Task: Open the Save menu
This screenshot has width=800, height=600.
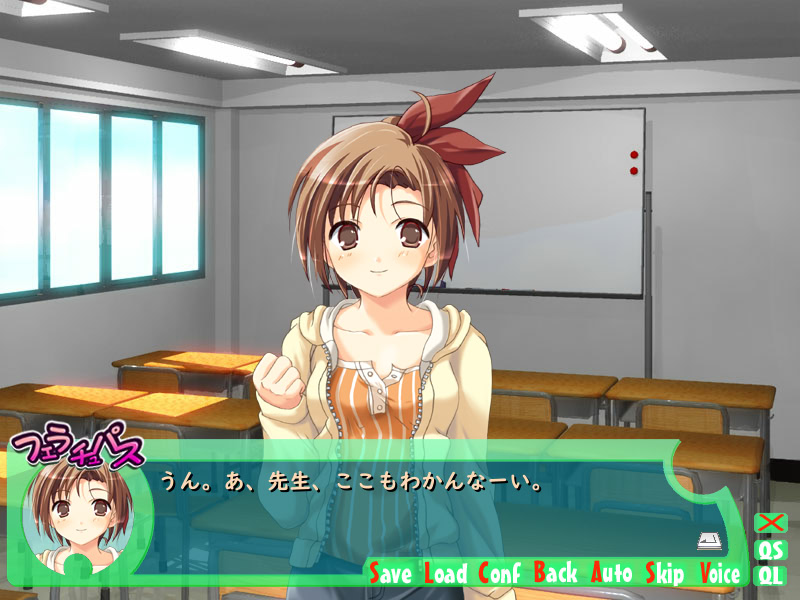Action: click(x=391, y=573)
